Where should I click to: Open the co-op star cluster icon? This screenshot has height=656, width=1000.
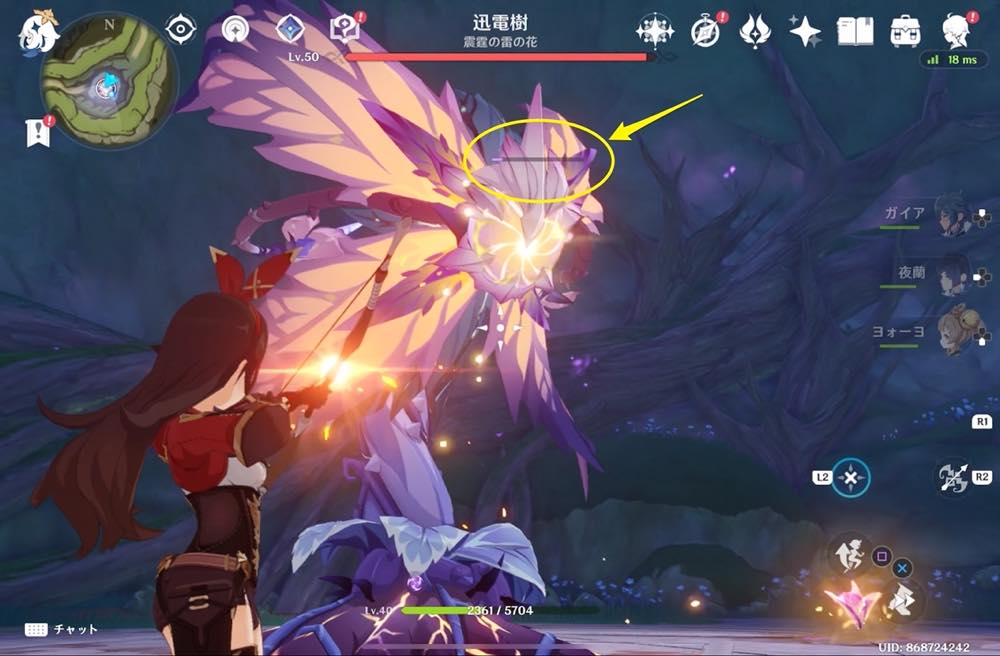[x=655, y=31]
